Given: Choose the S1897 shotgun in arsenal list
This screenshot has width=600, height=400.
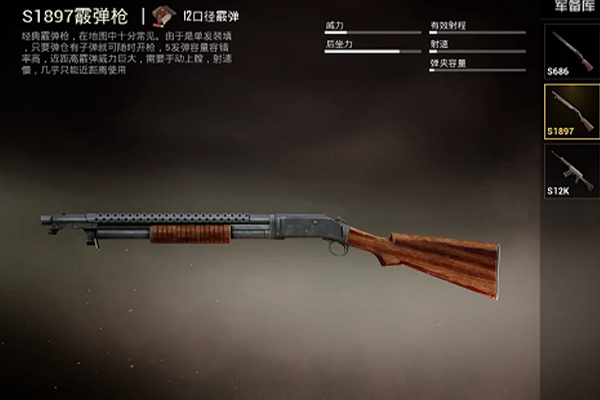Looking at the screenshot, I should tap(571, 110).
